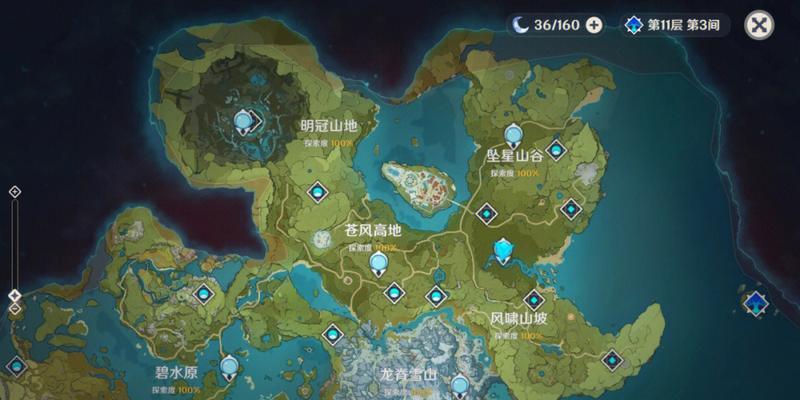Zoom in with the map slider plus button
Viewport: 800px width, 400px height.
(x=15, y=191)
